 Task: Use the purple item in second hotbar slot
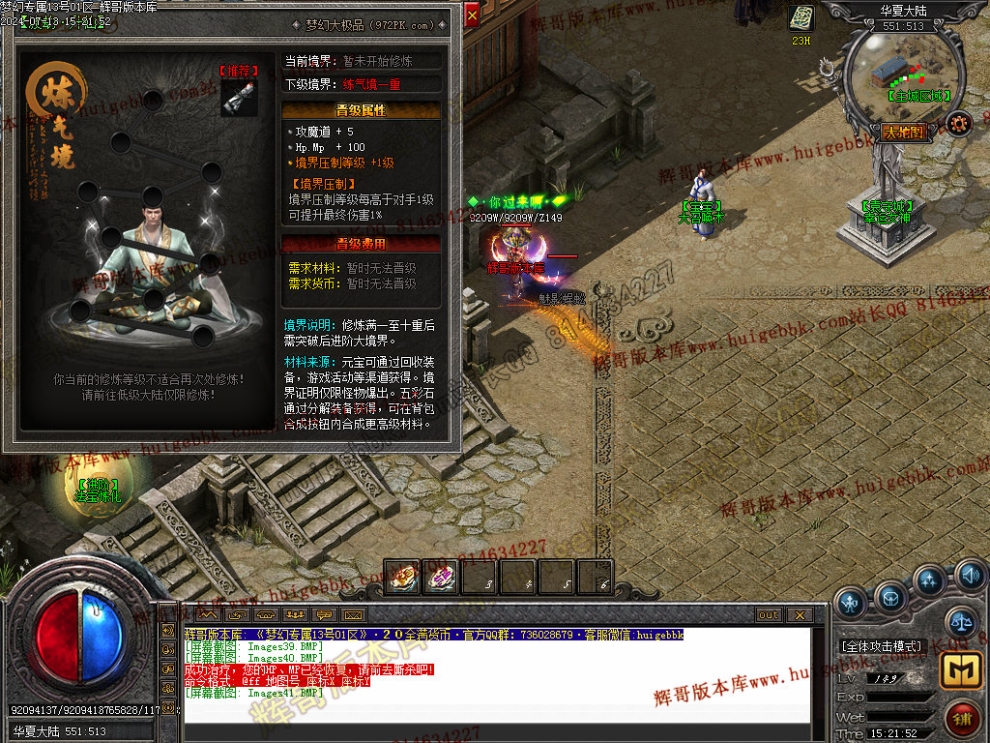(x=440, y=577)
